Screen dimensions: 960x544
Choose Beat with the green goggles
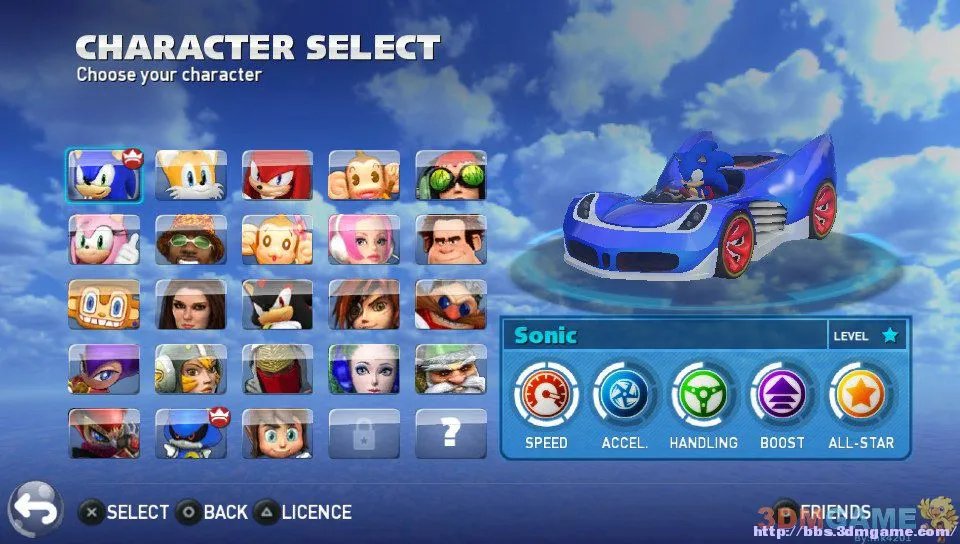click(451, 176)
